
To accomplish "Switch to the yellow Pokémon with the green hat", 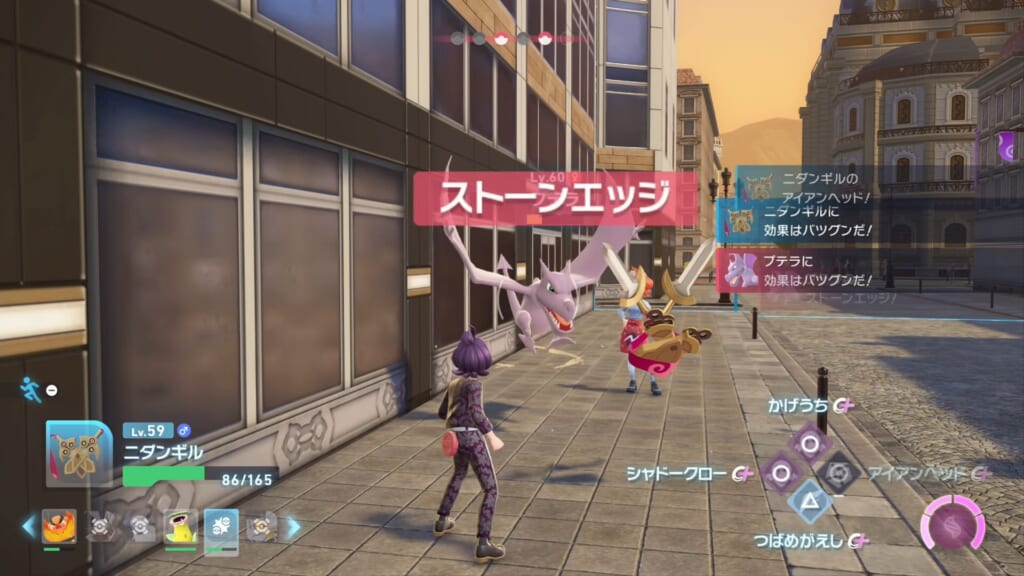I will coord(180,526).
